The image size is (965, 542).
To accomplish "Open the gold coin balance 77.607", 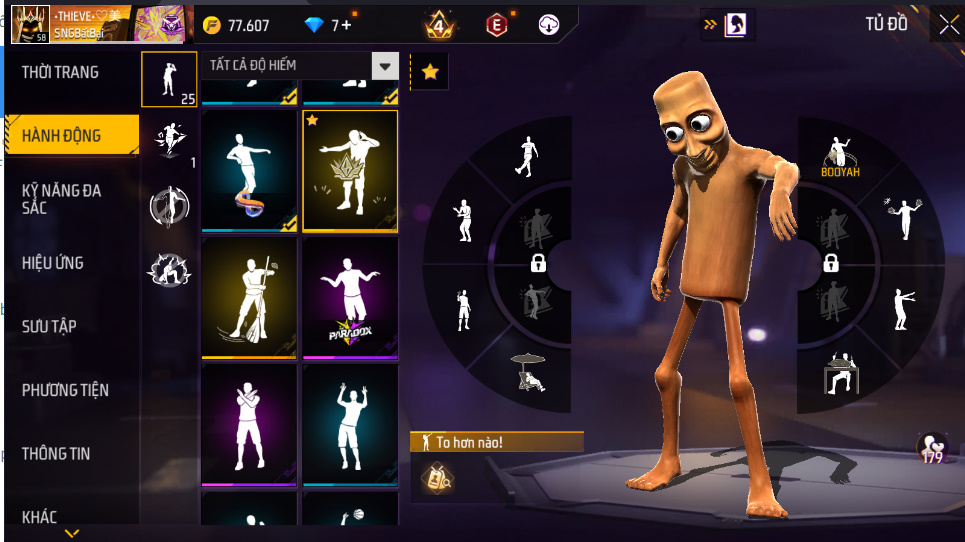I will pos(238,25).
